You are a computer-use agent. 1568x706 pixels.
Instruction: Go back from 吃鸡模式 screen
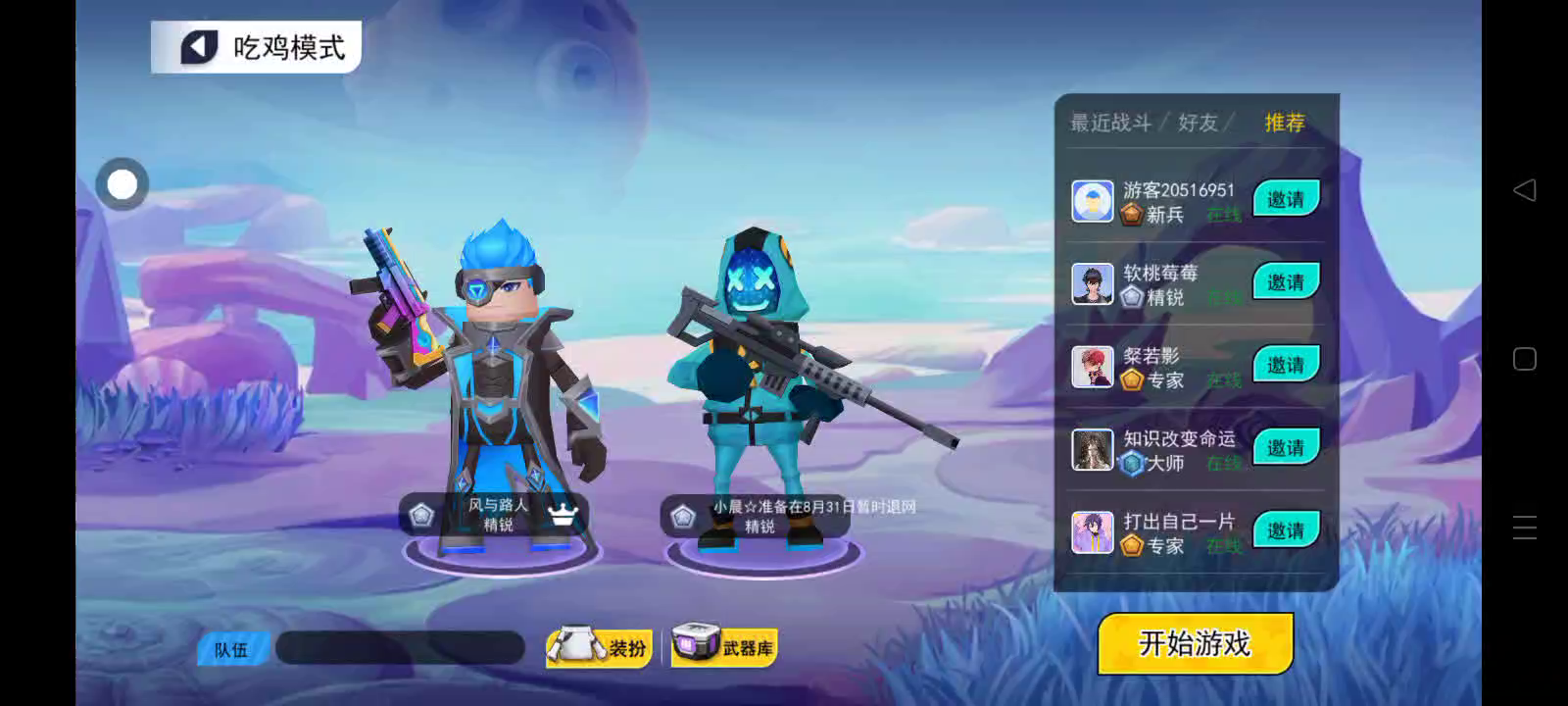coord(199,47)
